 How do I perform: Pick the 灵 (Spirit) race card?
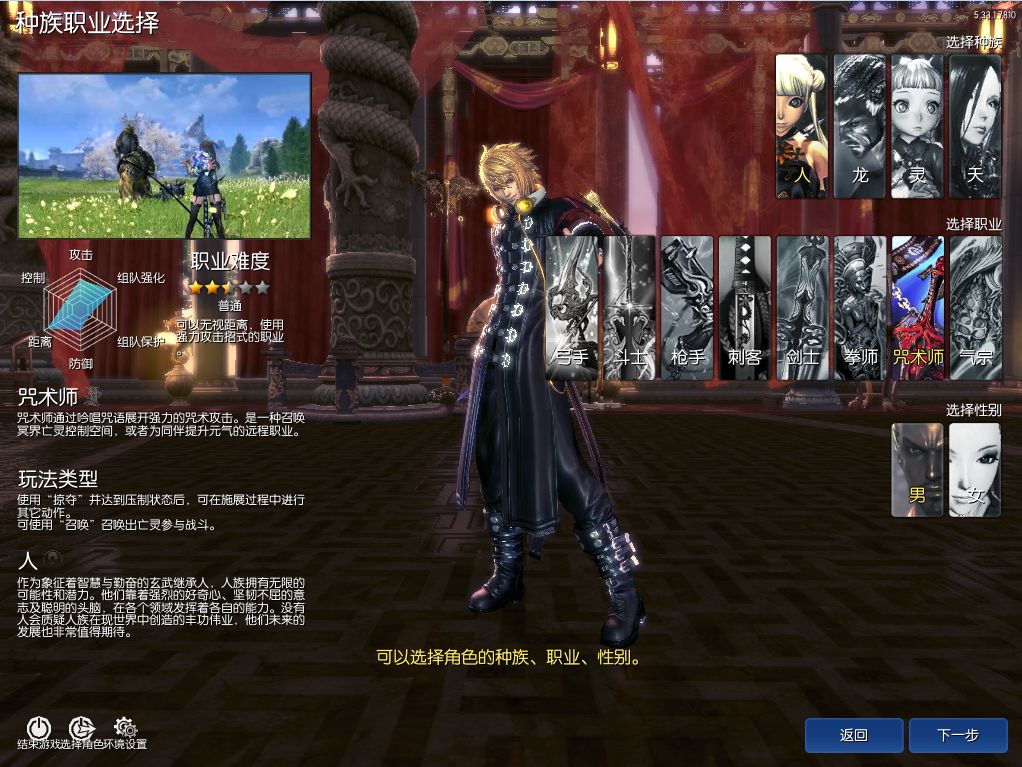[x=917, y=125]
